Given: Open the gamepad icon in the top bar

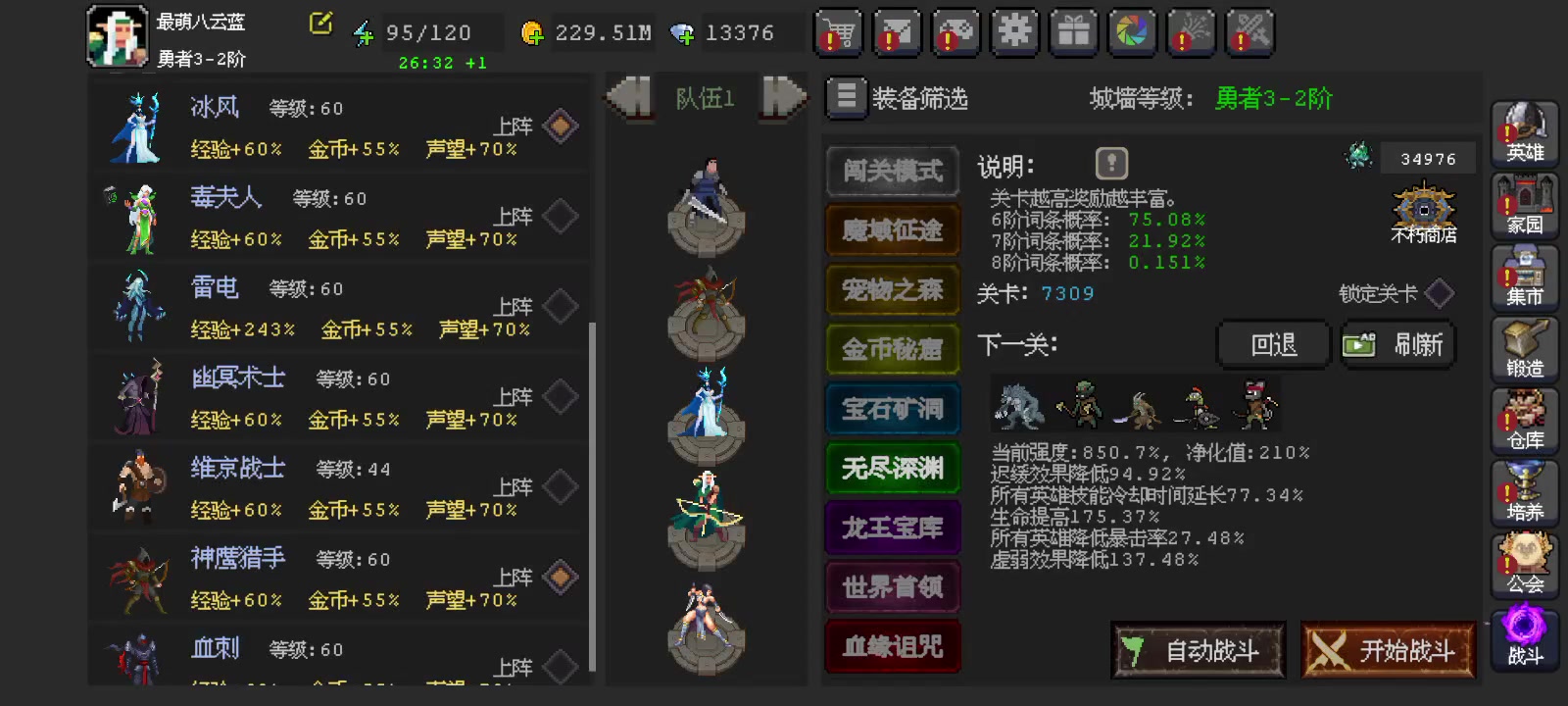Looking at the screenshot, I should 955,33.
